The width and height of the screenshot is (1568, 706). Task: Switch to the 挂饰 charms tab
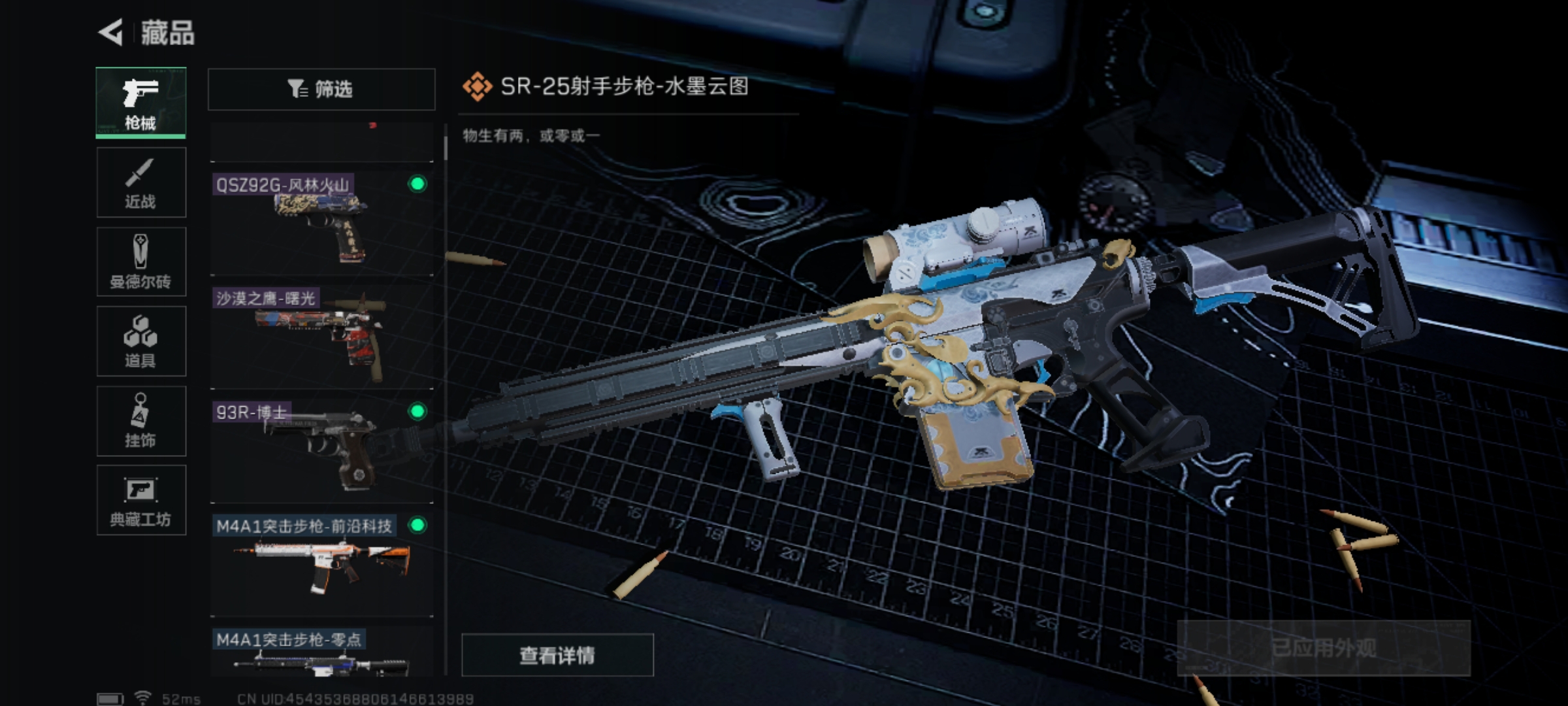click(x=141, y=421)
